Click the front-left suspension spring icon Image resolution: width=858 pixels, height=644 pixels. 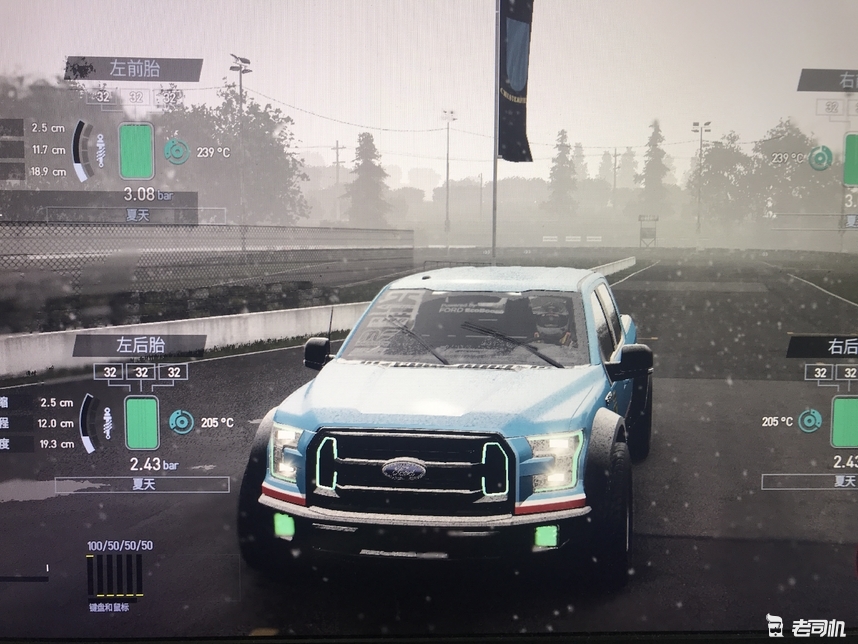point(100,151)
